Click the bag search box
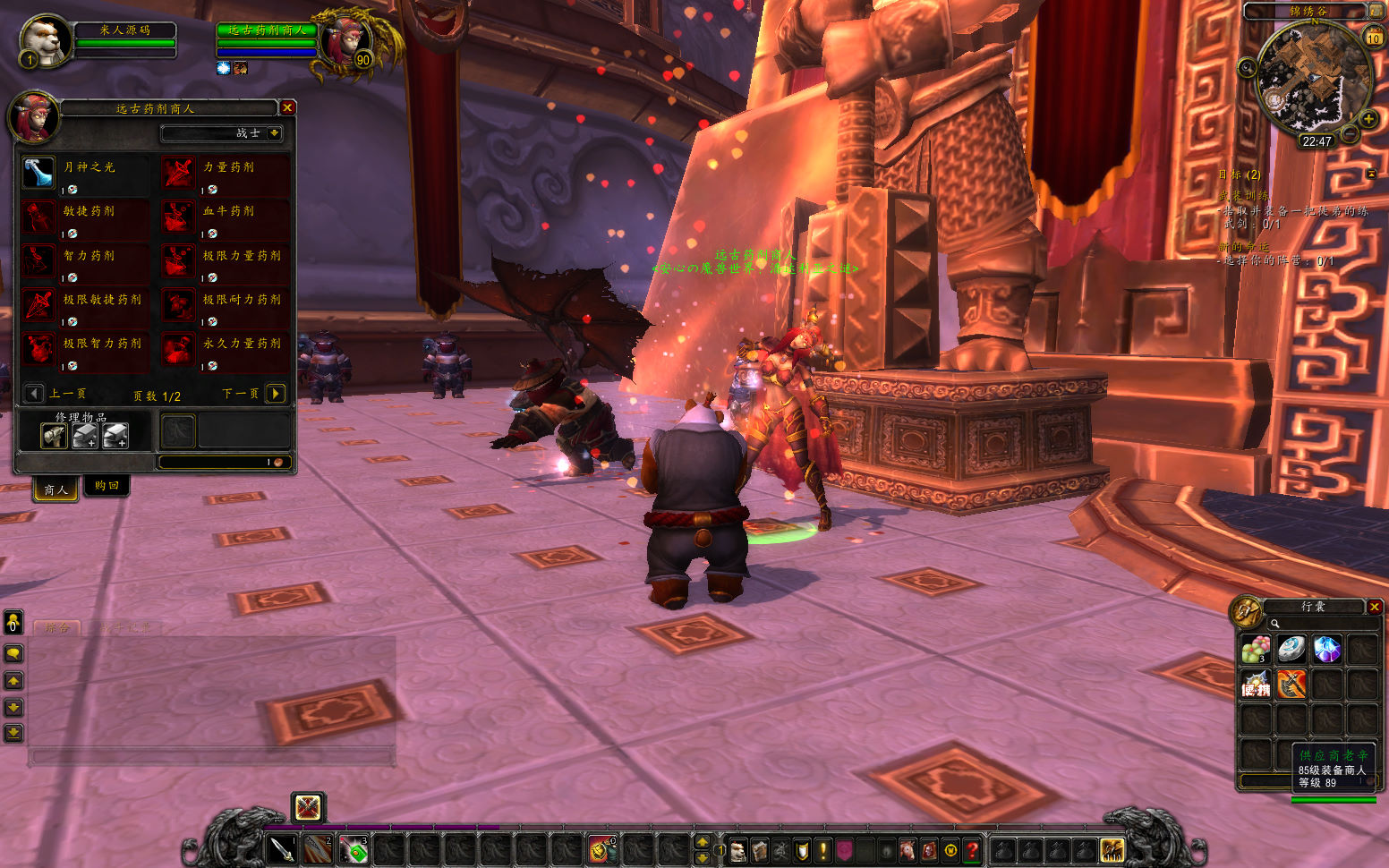The height and width of the screenshot is (868, 1389). point(1316,624)
